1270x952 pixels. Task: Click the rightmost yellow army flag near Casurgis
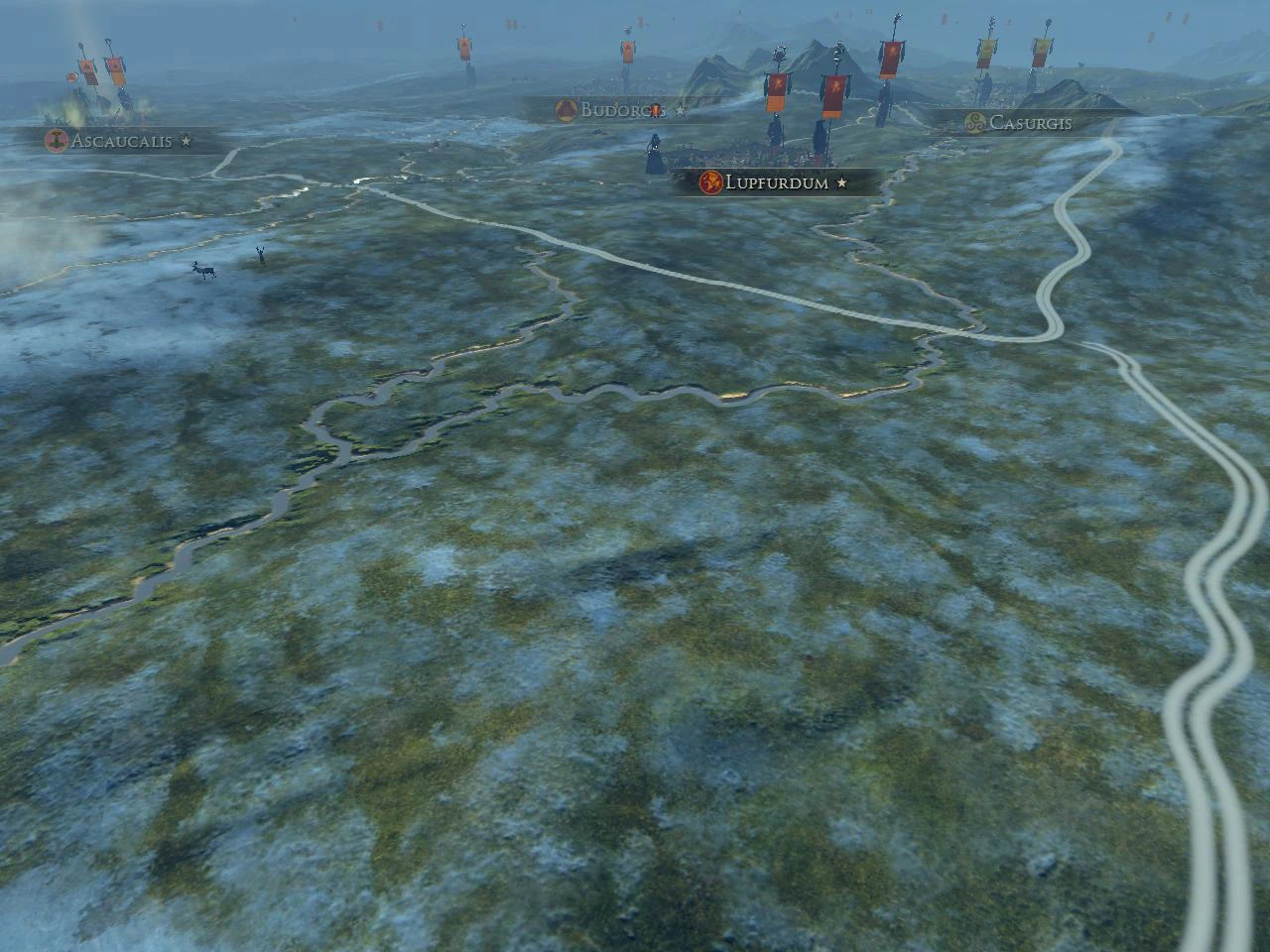[1041, 50]
